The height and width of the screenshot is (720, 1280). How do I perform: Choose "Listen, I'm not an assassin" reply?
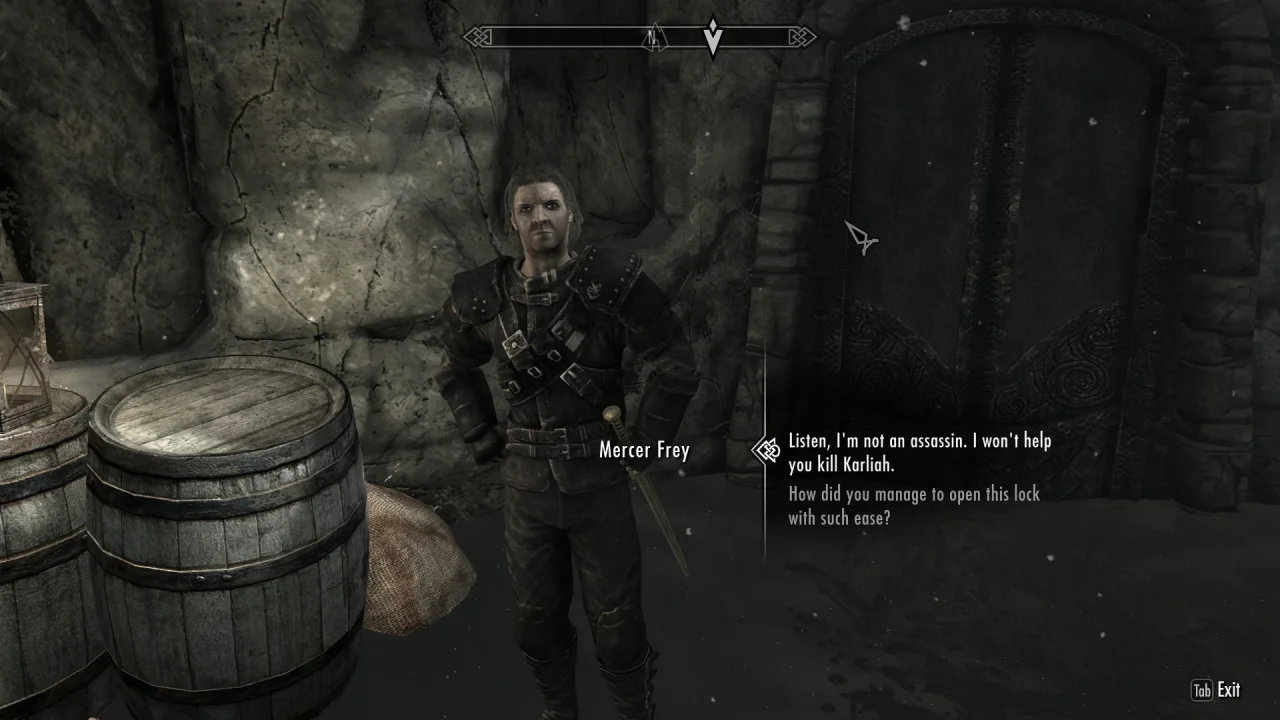[919, 453]
